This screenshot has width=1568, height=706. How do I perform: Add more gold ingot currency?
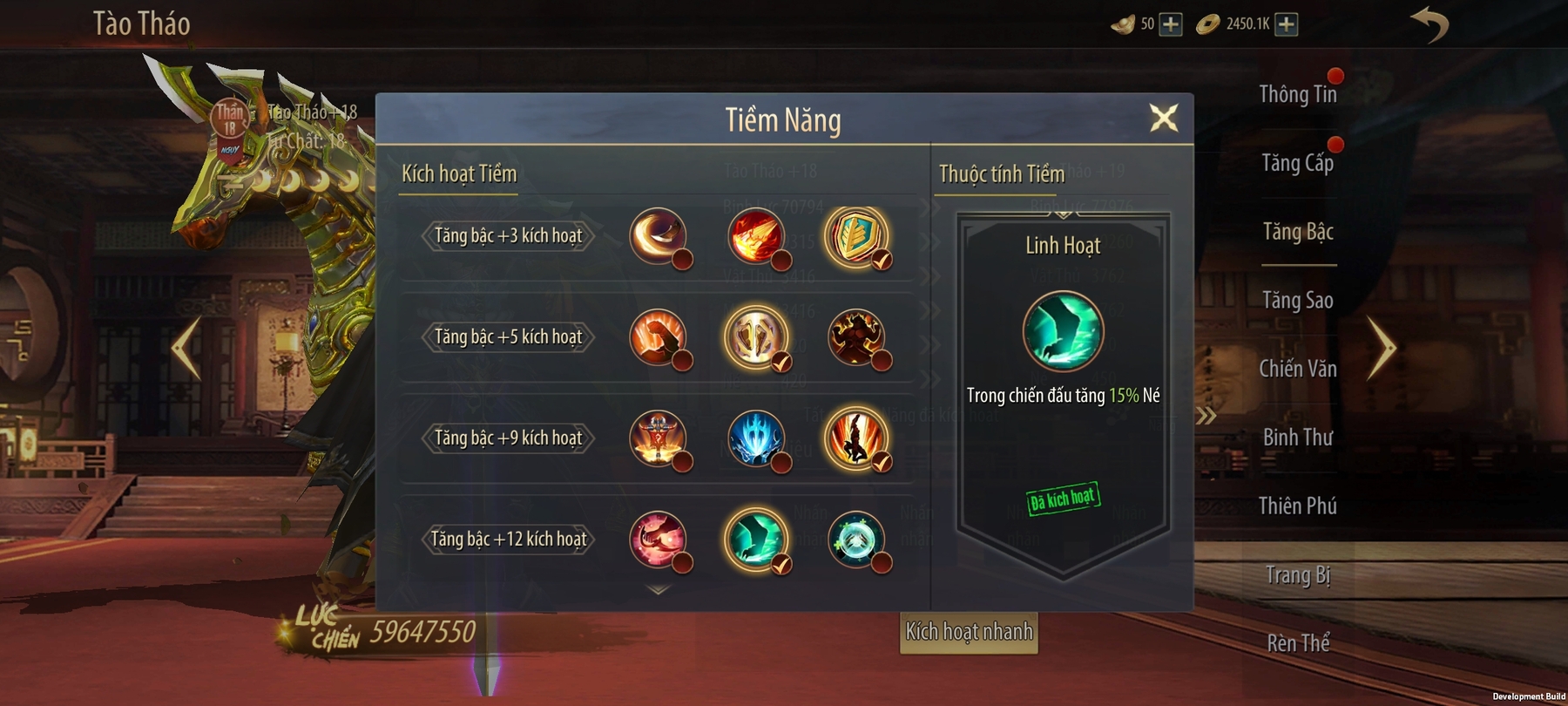click(1171, 24)
